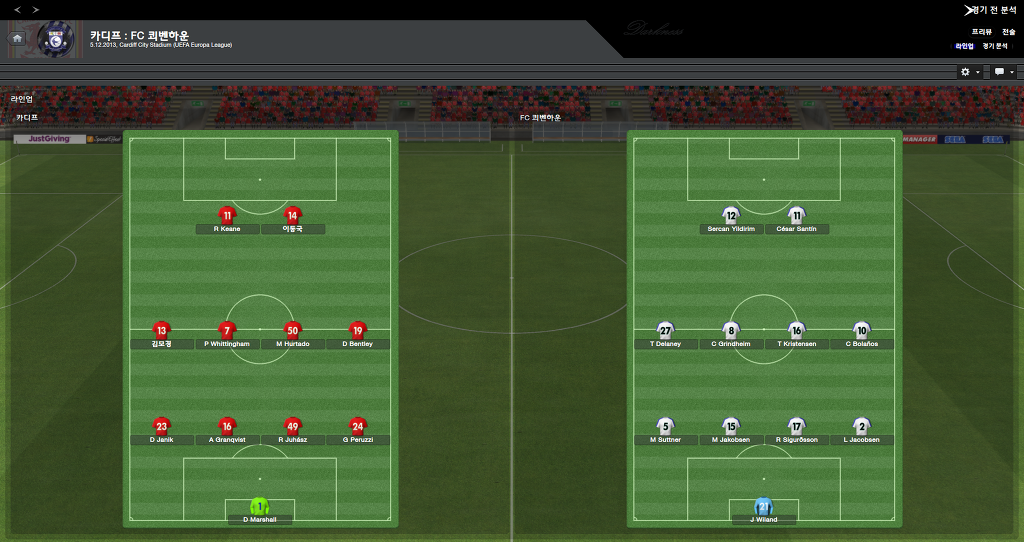Screen dimensions: 1024x542
Task: Open the gear settings dropdown
Action: coord(969,72)
